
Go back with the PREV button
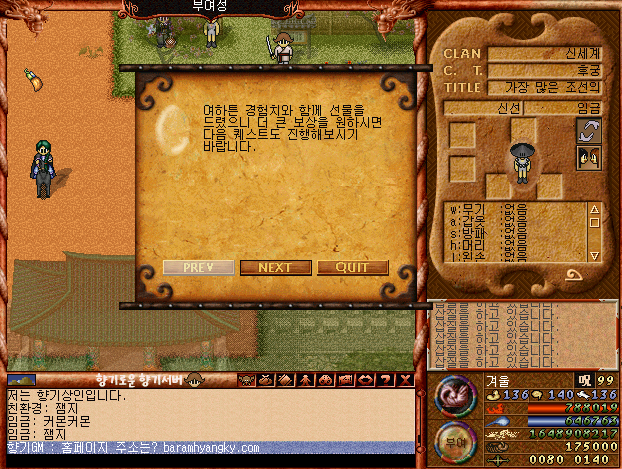[199, 268]
